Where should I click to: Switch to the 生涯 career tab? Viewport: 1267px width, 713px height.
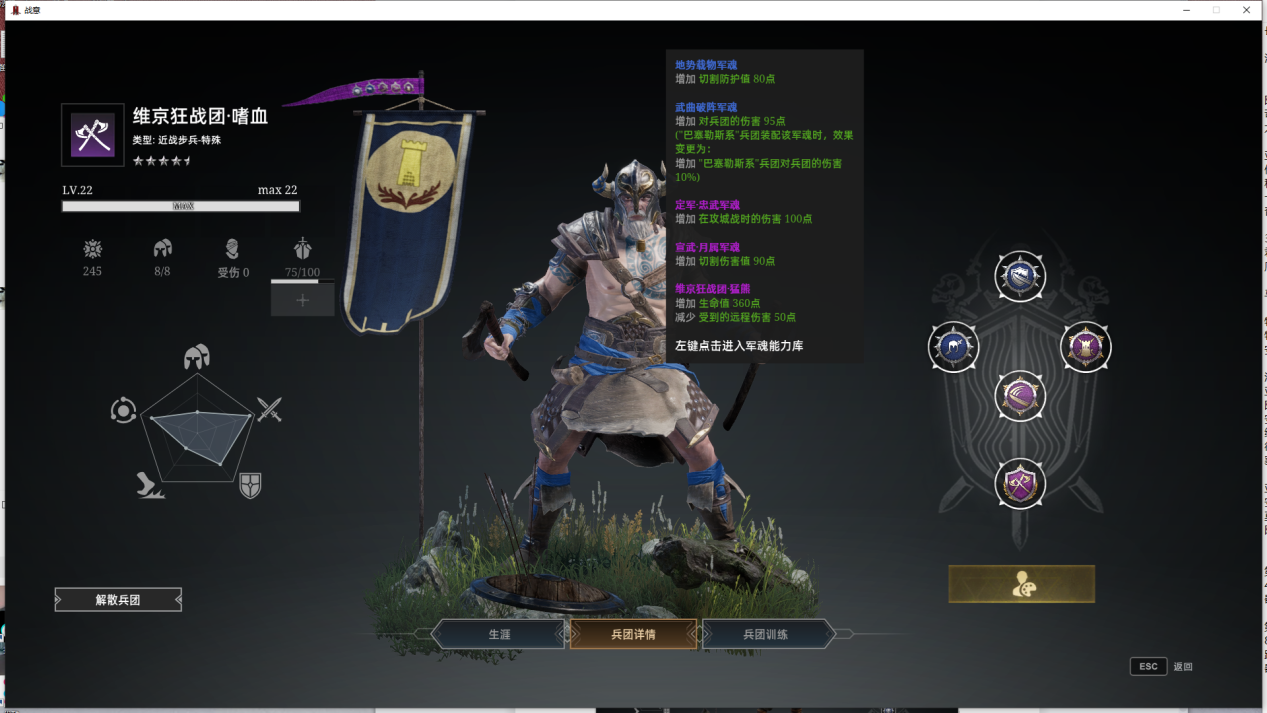(x=499, y=634)
